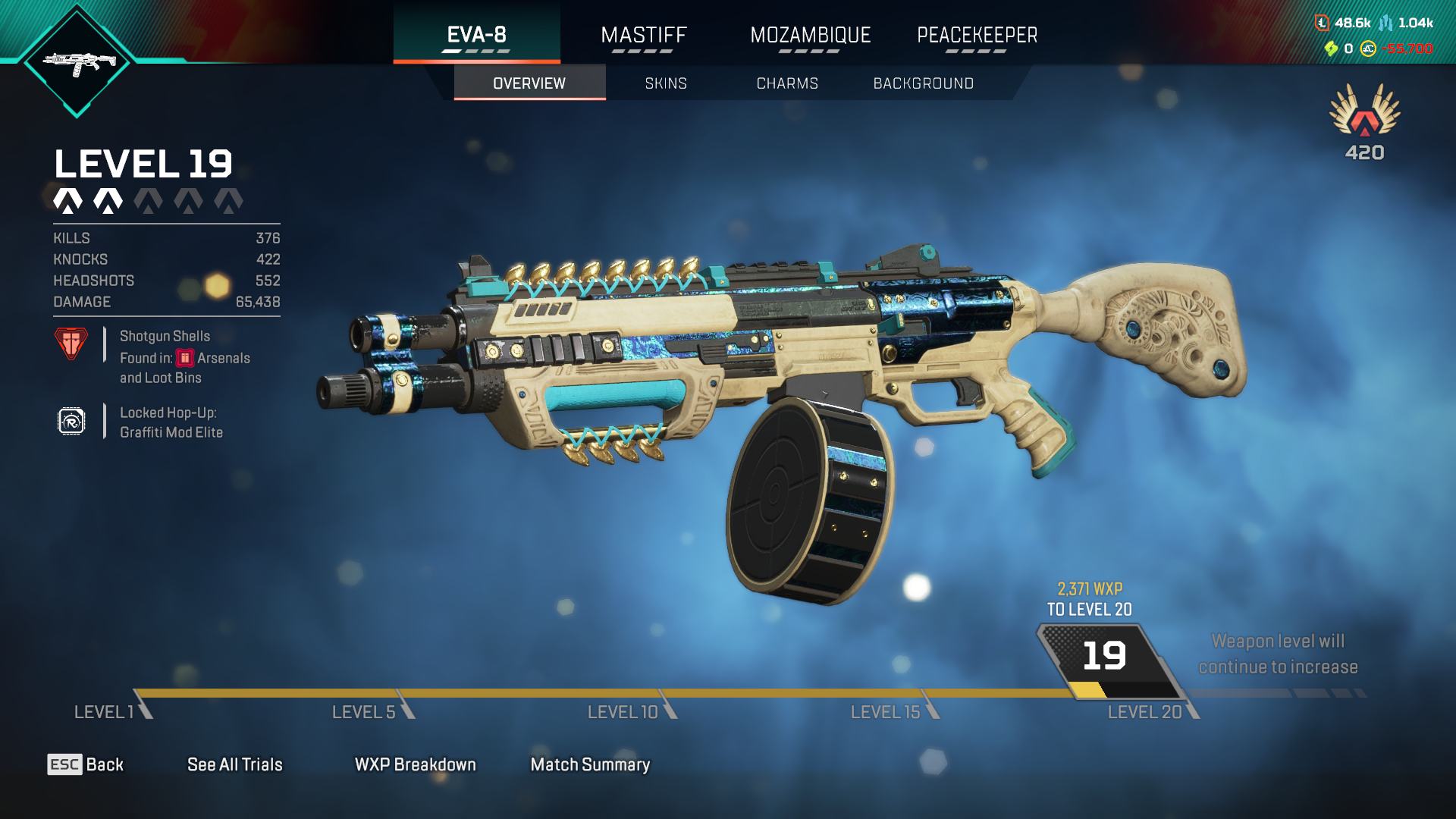Open the Skins sub-tab
The width and height of the screenshot is (1456, 819).
(x=666, y=83)
